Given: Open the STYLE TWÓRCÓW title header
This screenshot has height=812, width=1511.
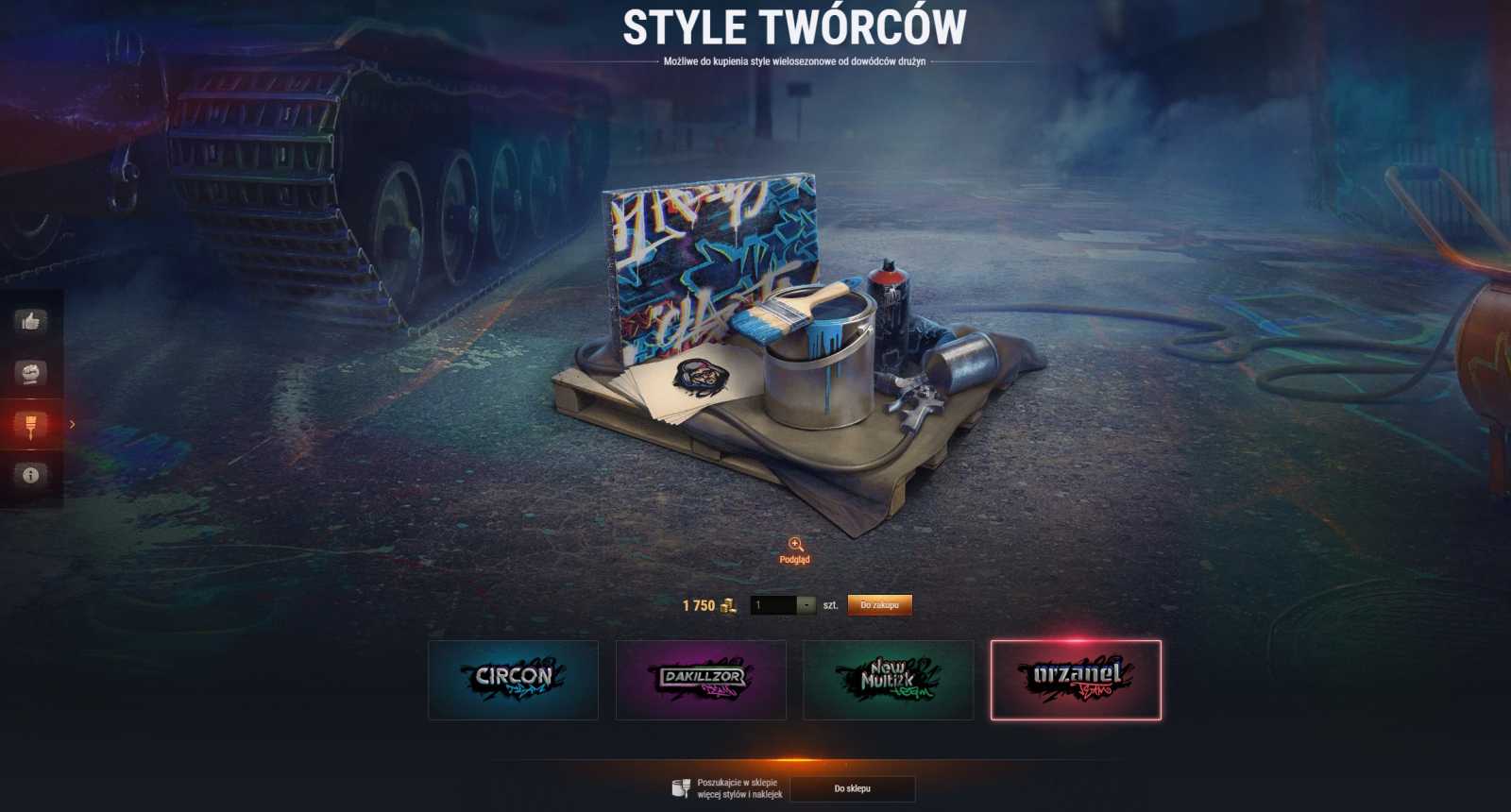Looking at the screenshot, I should [794, 27].
